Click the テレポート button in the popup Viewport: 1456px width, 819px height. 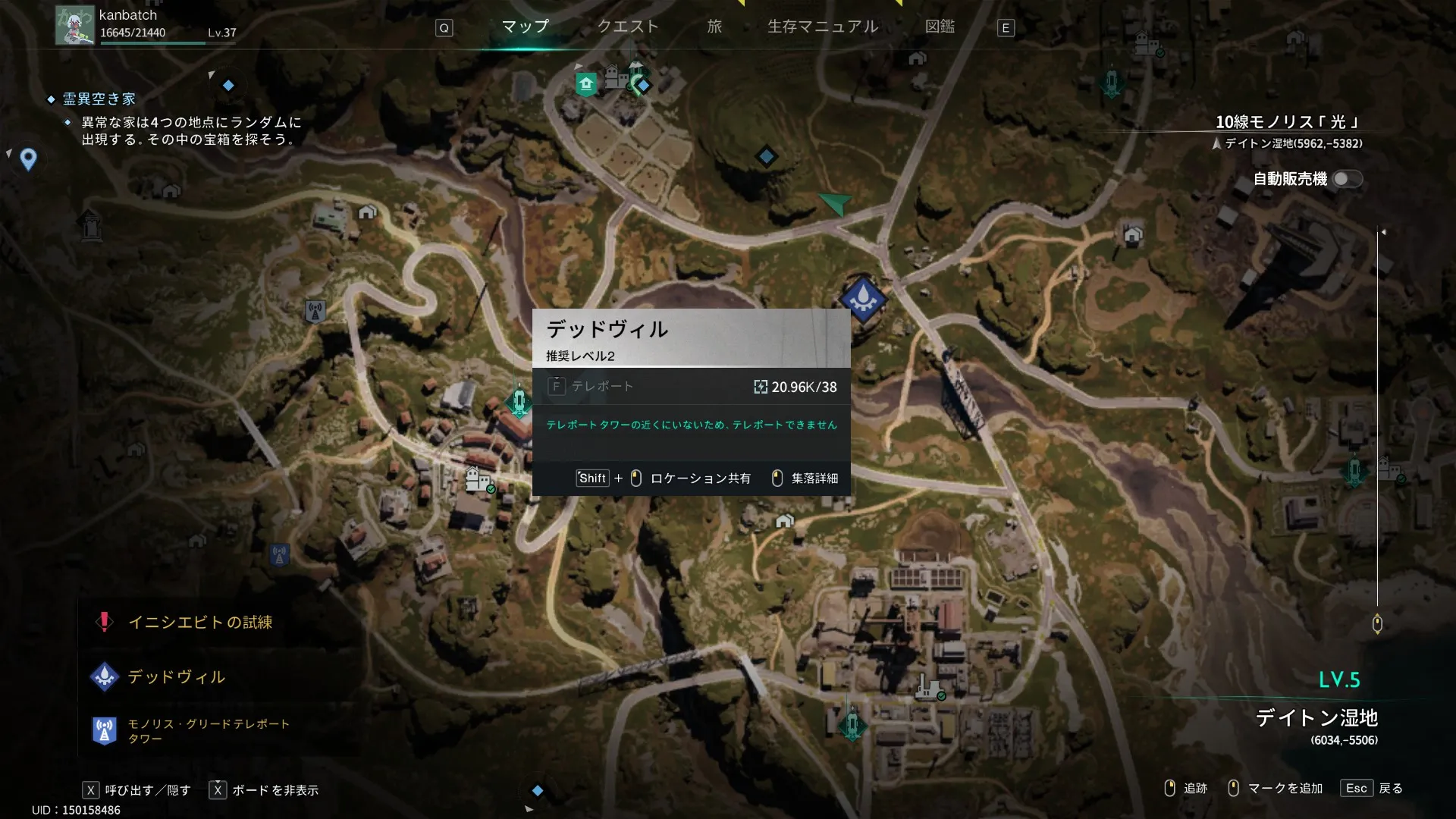point(591,387)
